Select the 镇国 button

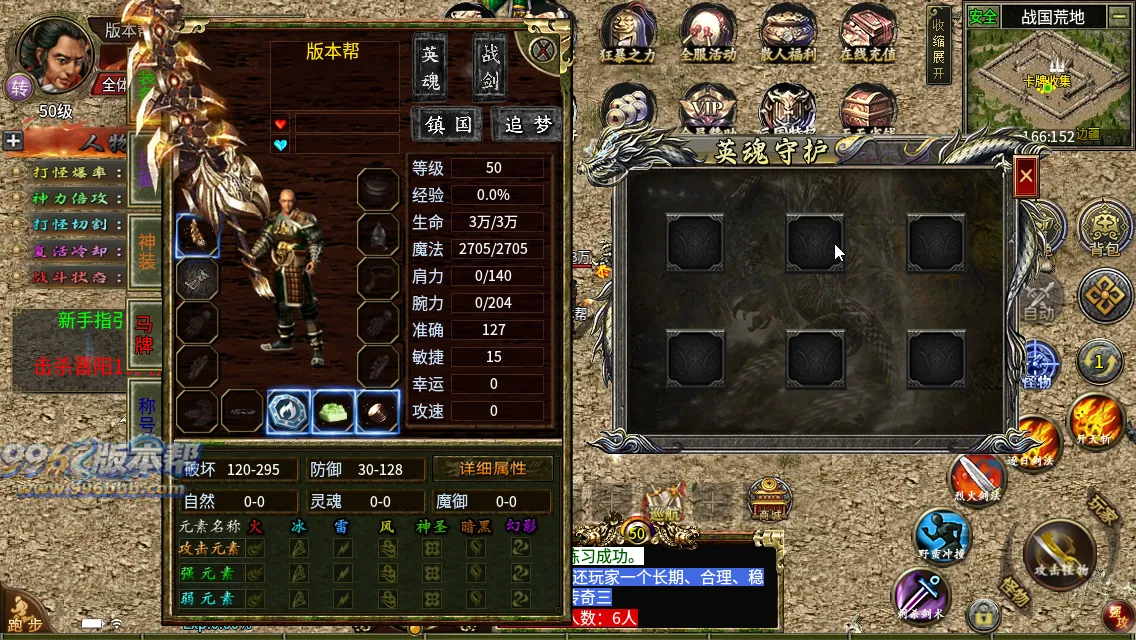pyautogui.click(x=448, y=125)
